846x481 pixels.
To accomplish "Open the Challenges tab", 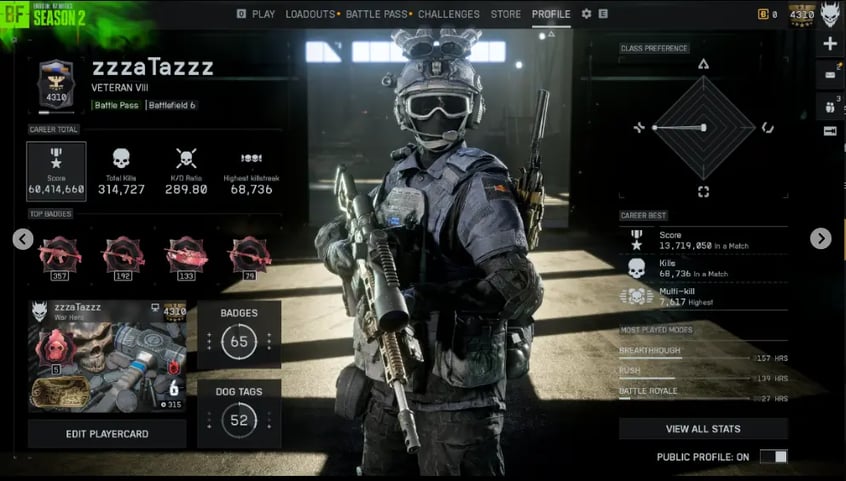I will 448,14.
